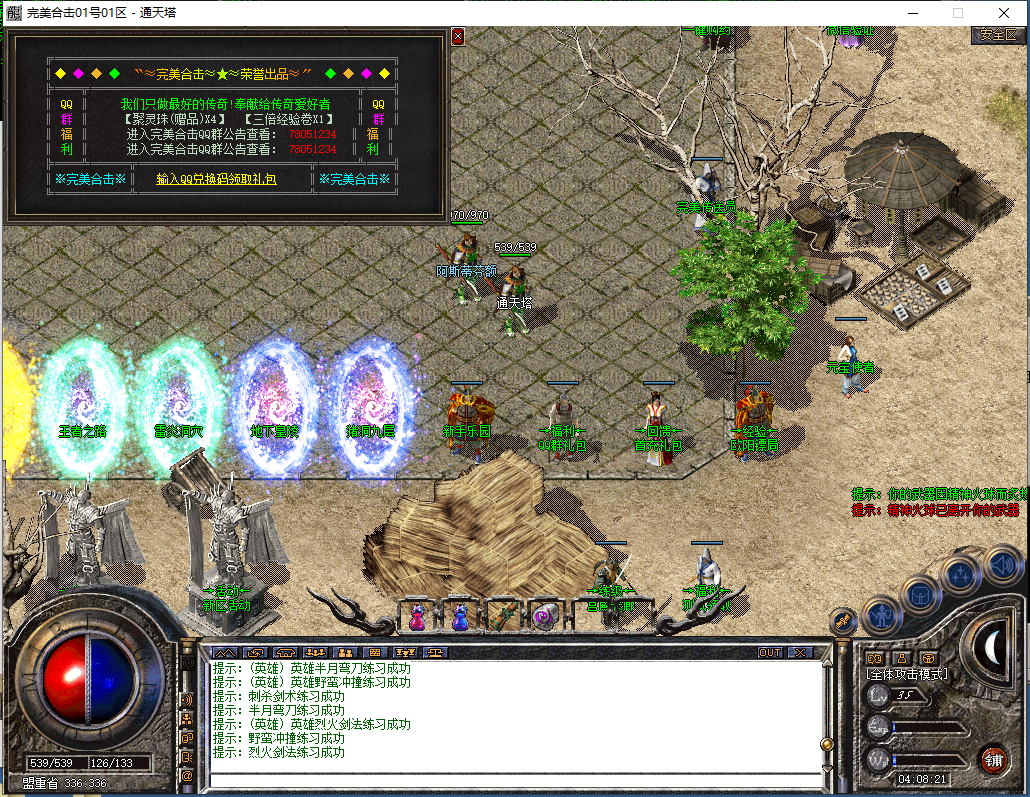1030x797 pixels.
Task: Close the QQ group gift dialog
Action: click(458, 36)
